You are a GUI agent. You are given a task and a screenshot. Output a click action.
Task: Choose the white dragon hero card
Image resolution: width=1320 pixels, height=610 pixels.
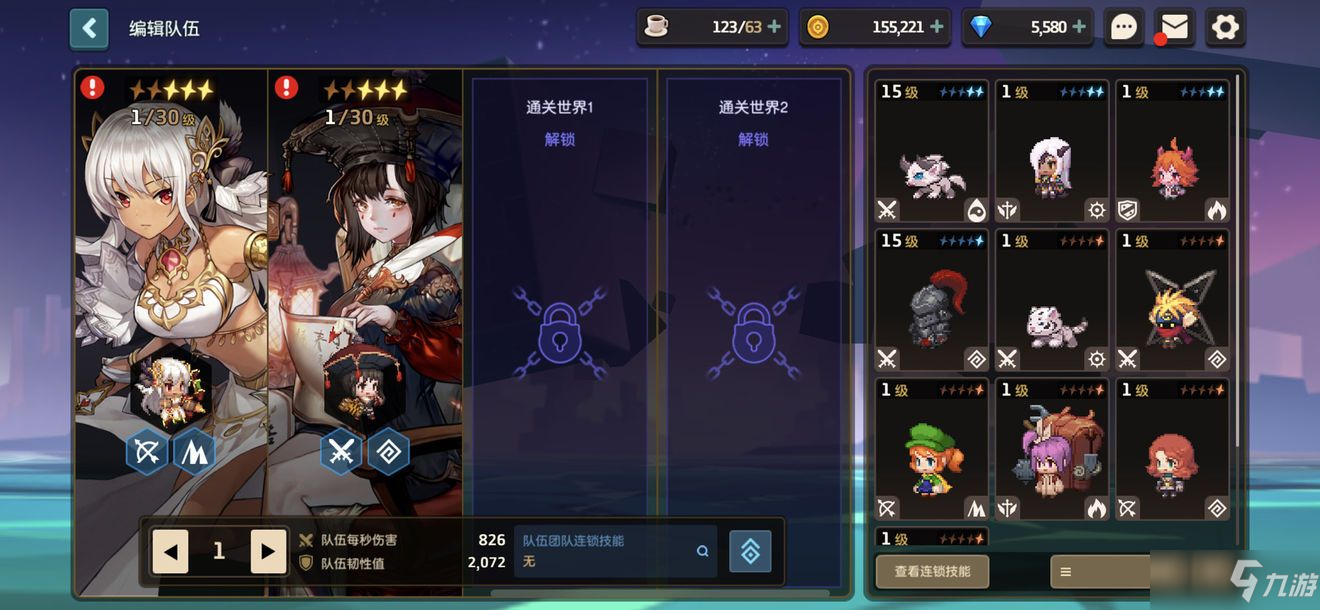tap(932, 152)
